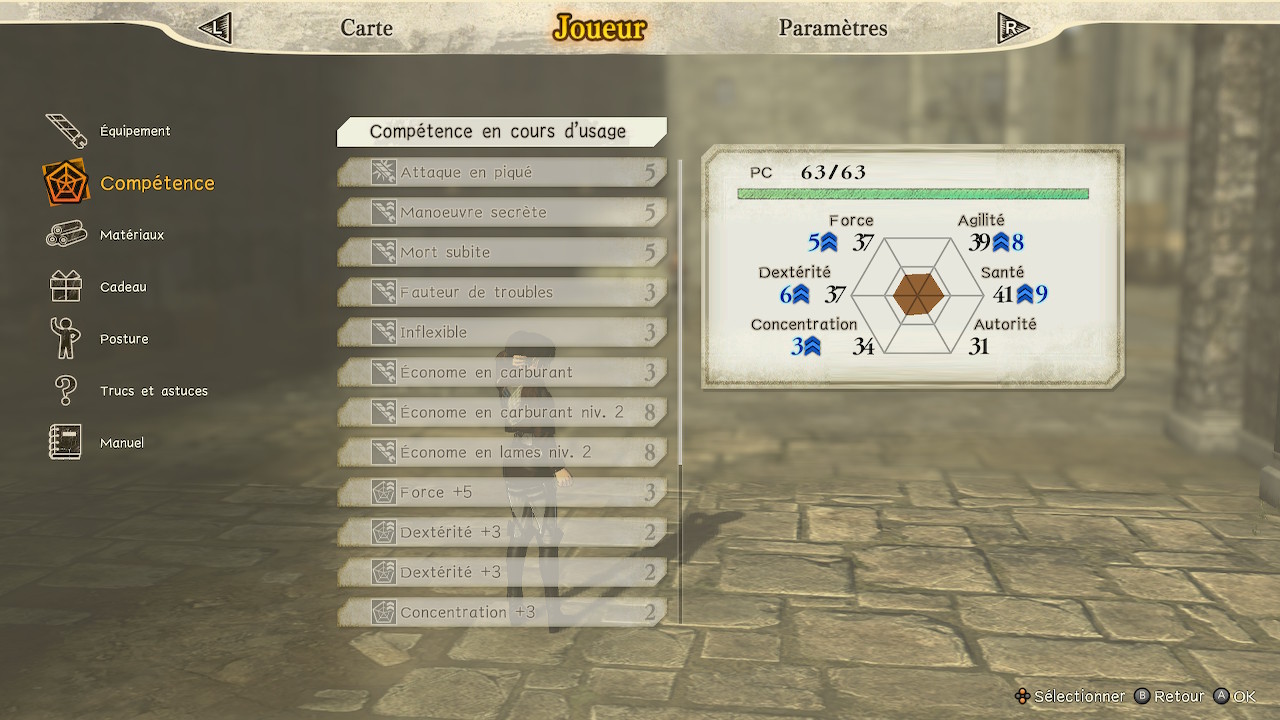Viewport: 1280px width, 720px height.
Task: Show Trucs et astuces
Action: tap(153, 391)
